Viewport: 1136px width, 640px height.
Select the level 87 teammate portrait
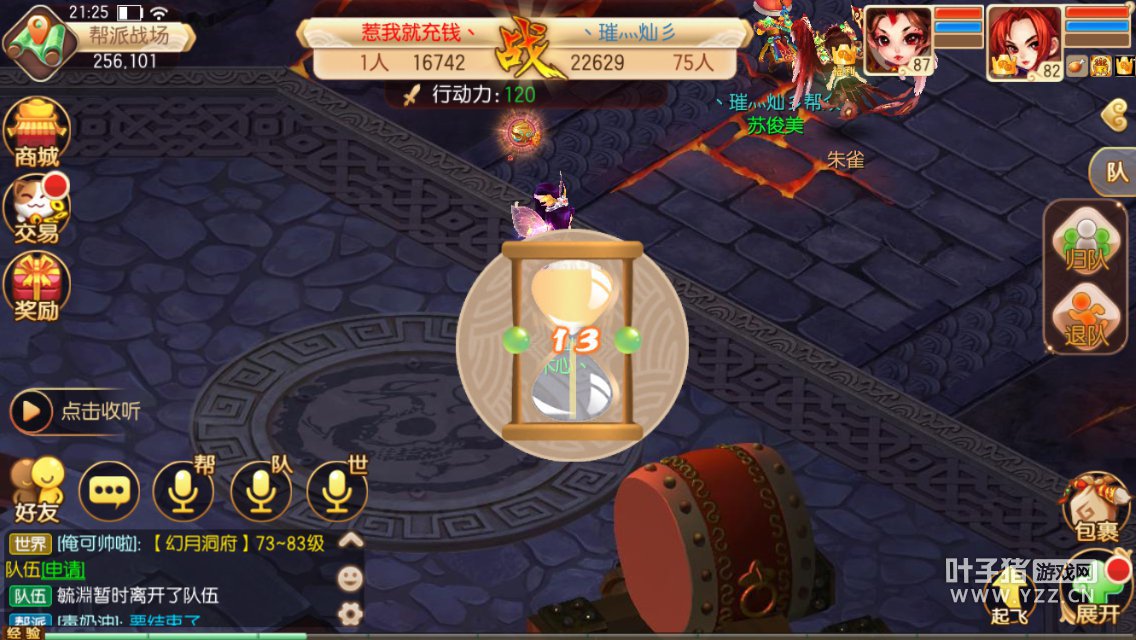coord(897,40)
